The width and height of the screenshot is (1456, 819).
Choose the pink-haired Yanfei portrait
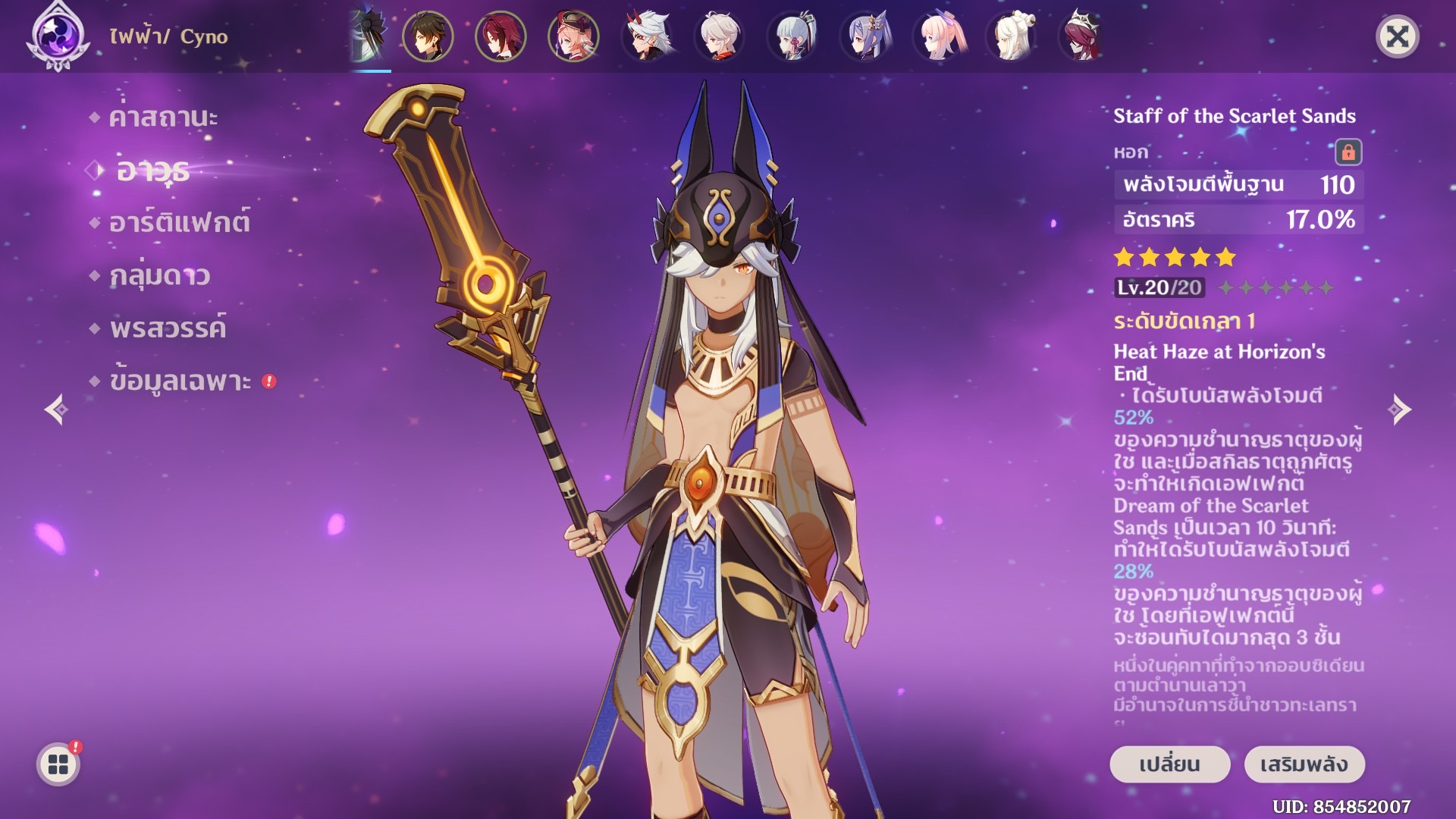tap(573, 36)
